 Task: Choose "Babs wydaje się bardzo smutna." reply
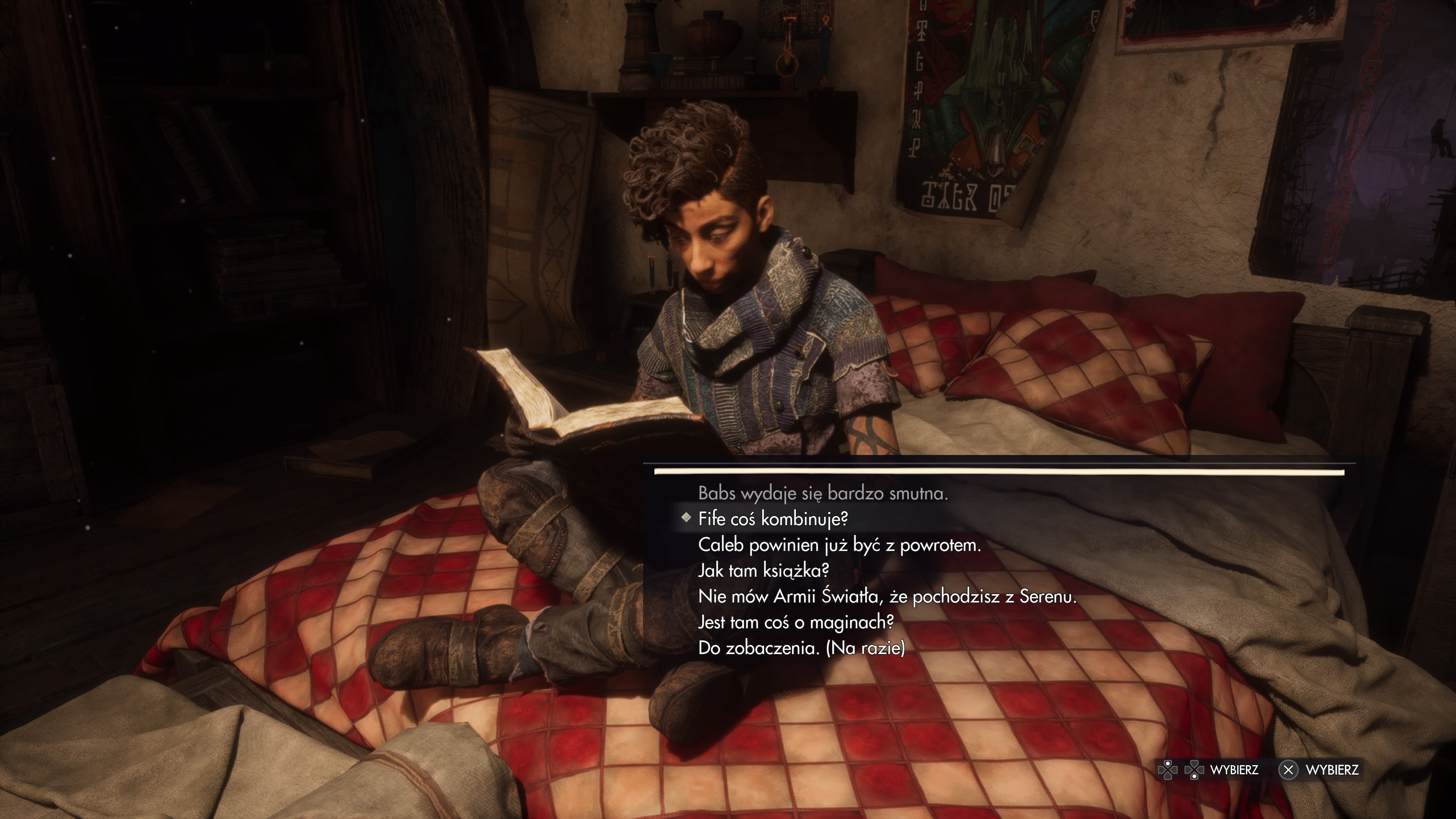[822, 493]
